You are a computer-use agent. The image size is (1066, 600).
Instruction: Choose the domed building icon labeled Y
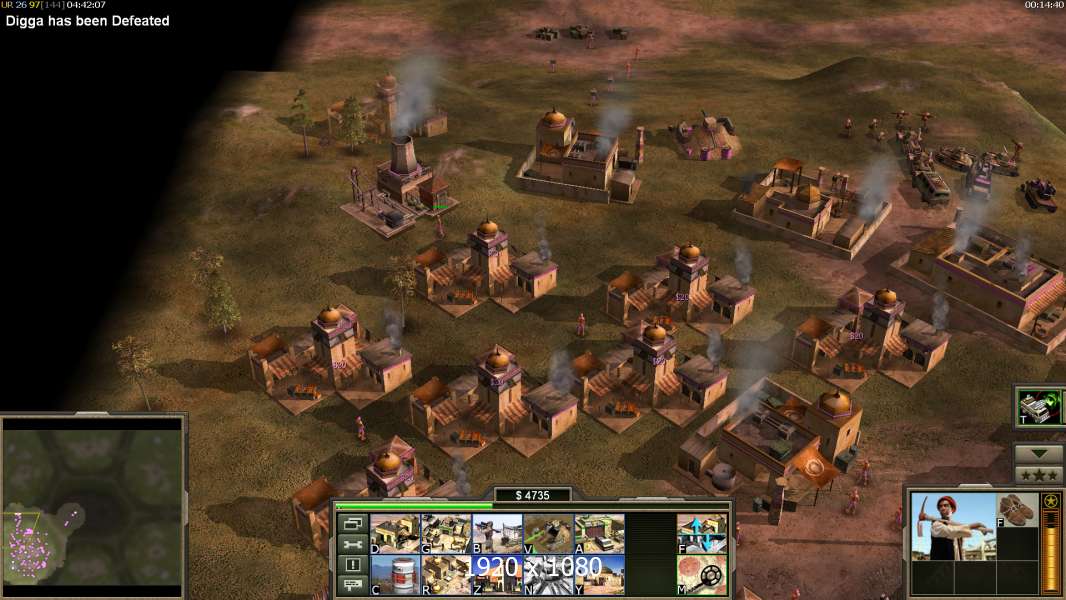click(x=599, y=574)
